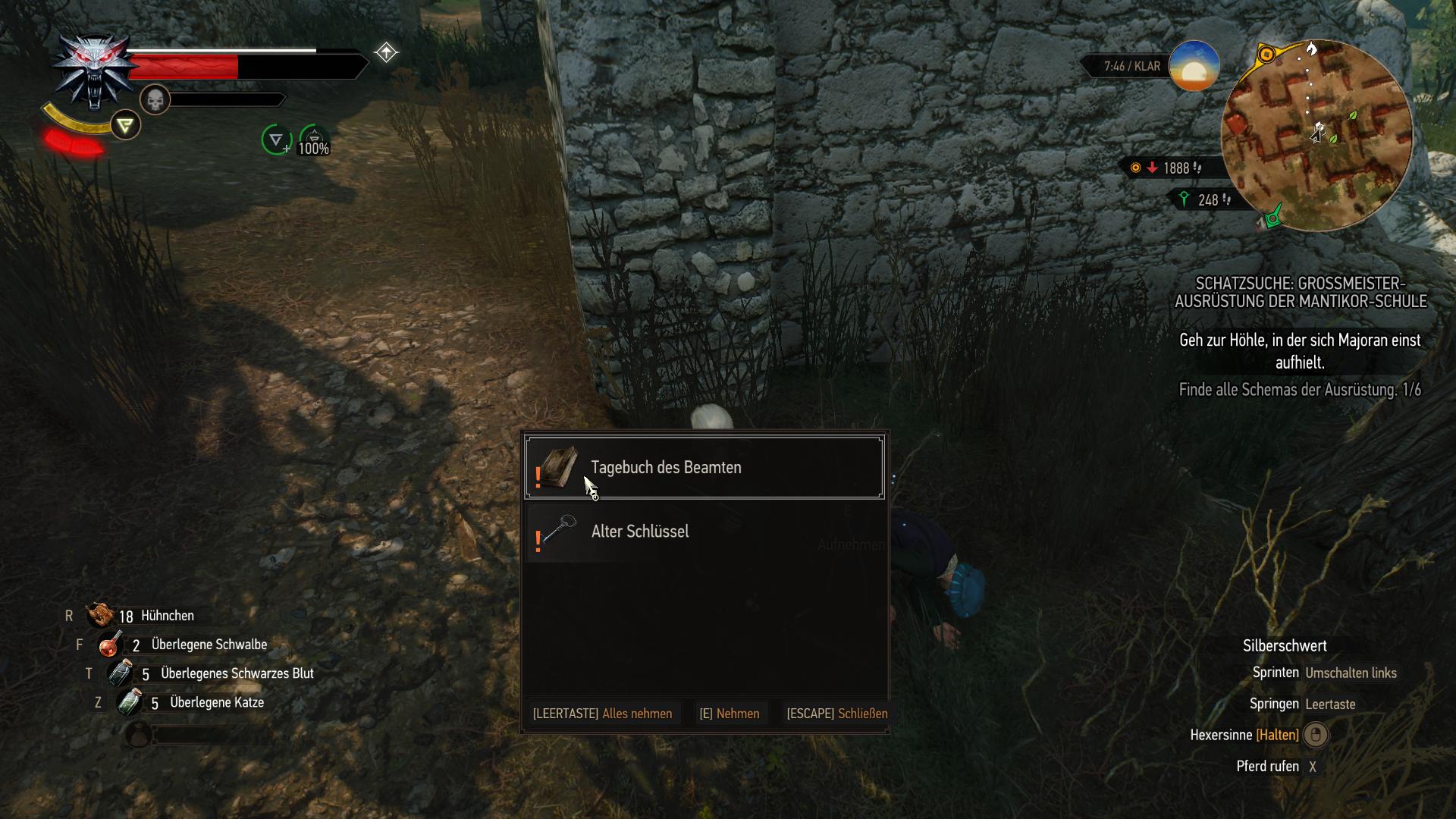Click the Nehmen button in the loot window

pyautogui.click(x=729, y=714)
